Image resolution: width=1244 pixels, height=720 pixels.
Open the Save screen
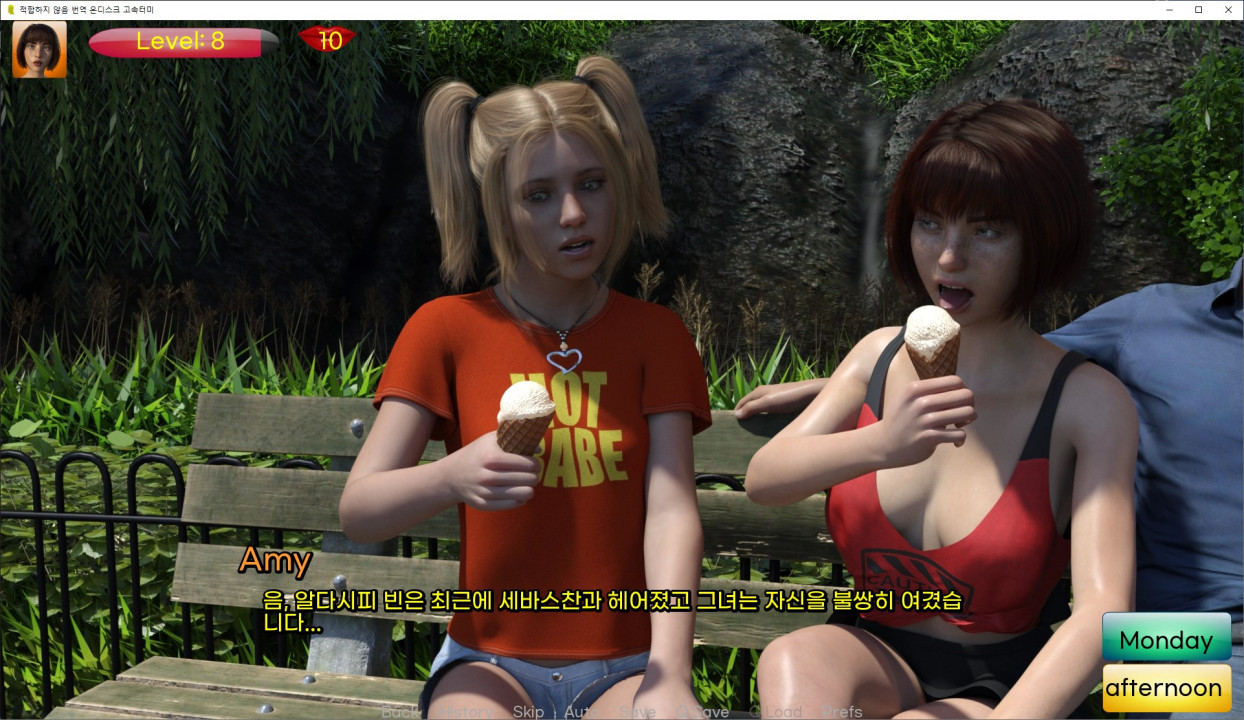tap(637, 712)
